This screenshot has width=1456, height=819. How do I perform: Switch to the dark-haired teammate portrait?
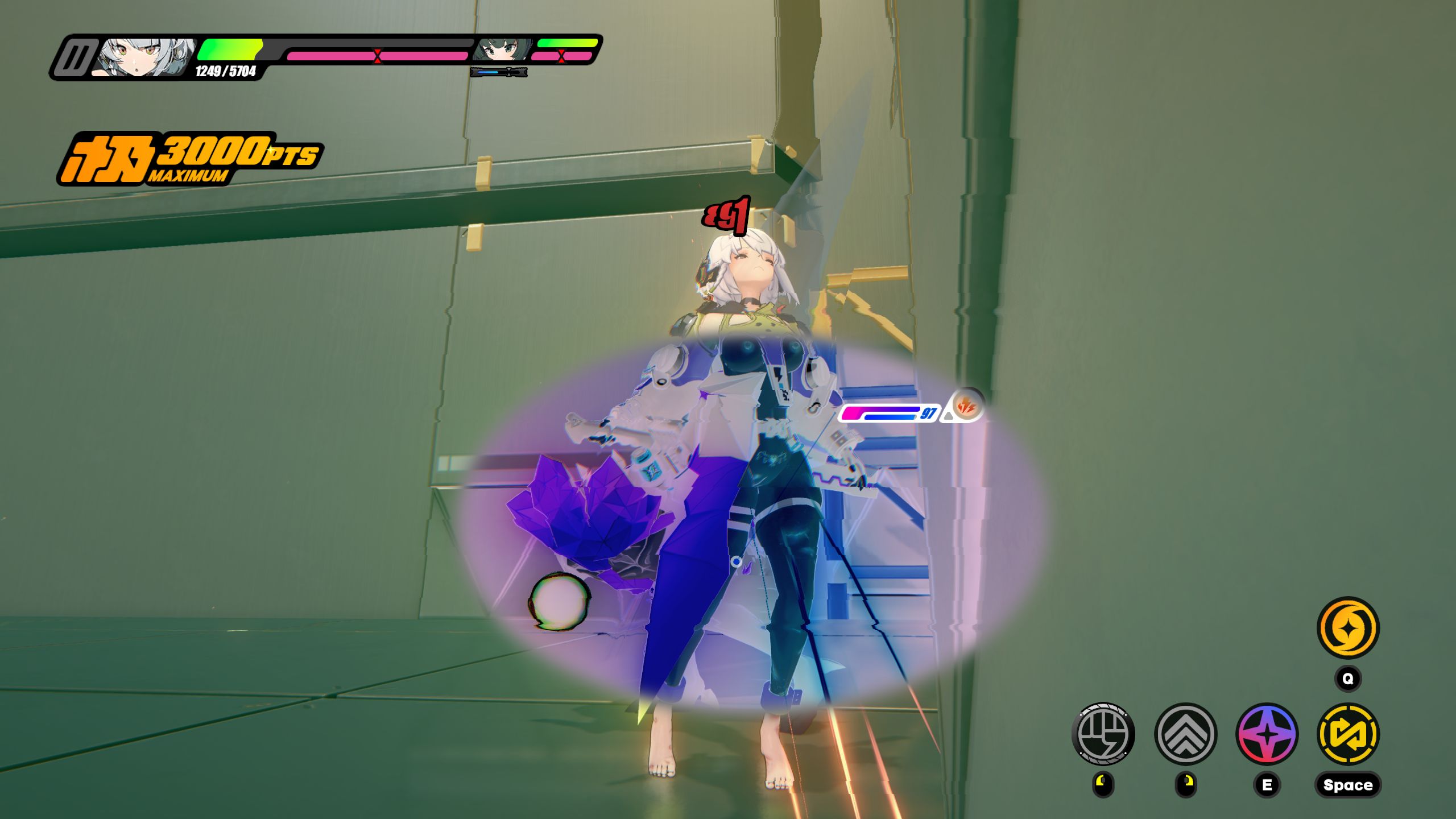point(502,50)
